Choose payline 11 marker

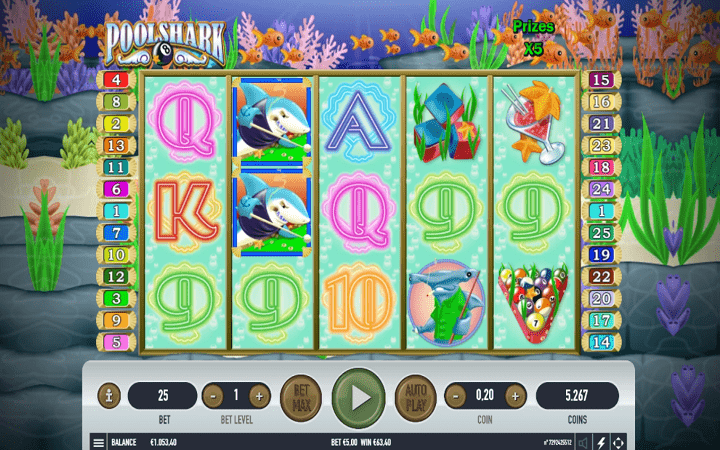pos(115,168)
